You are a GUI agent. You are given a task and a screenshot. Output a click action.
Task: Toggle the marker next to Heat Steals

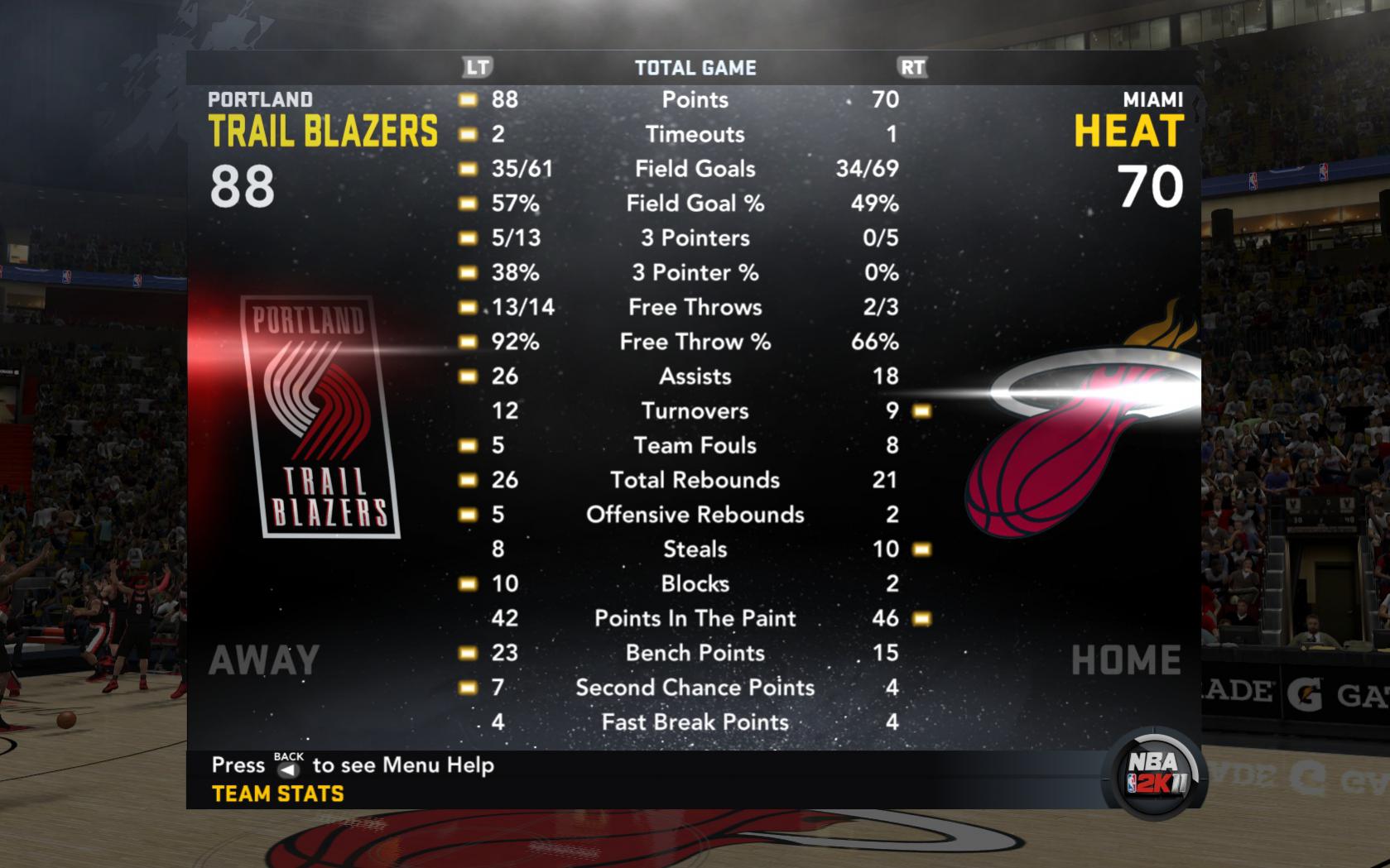point(921,549)
